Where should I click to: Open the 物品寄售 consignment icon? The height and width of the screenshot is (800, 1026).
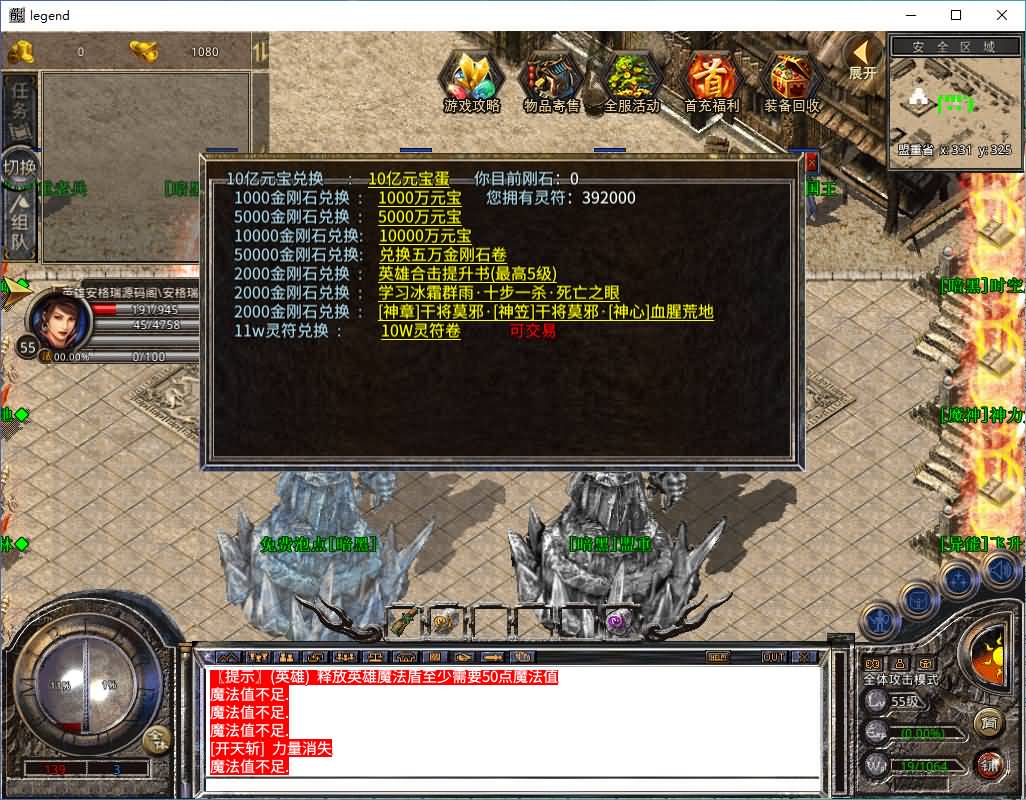point(551,79)
